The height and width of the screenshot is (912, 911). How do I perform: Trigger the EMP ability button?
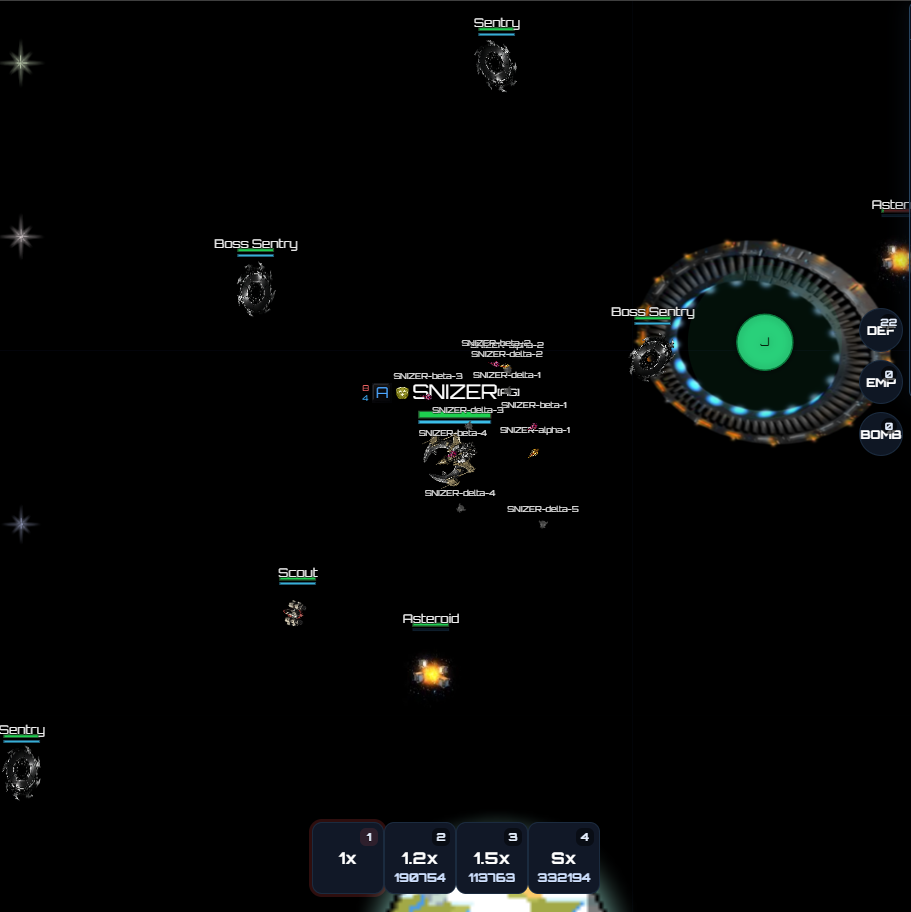[x=881, y=381]
